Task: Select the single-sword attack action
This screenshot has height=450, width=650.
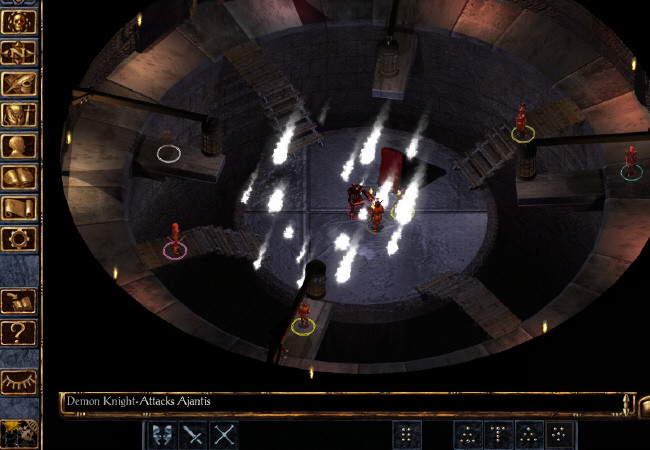Action: click(192, 434)
